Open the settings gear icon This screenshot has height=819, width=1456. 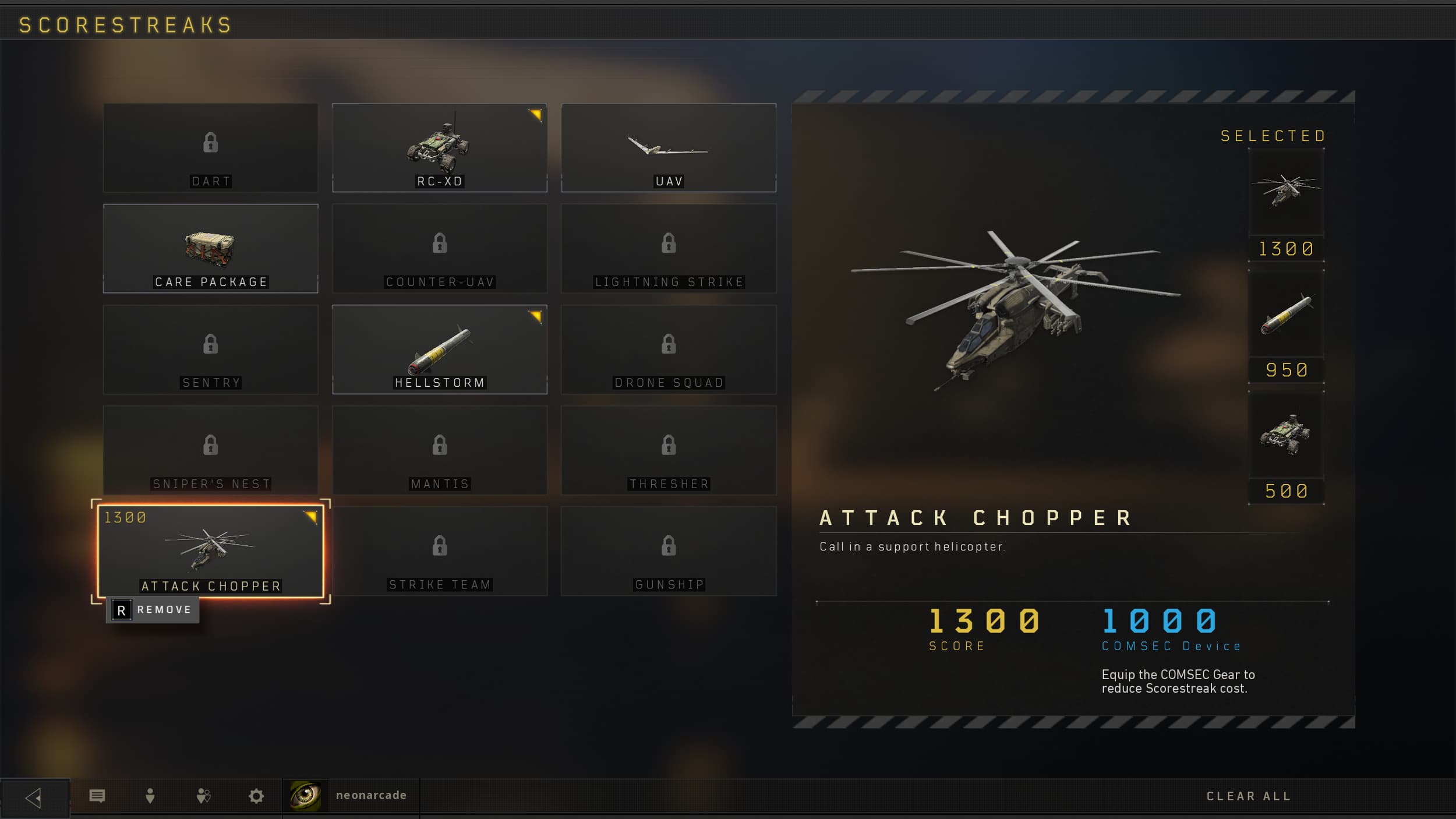(256, 795)
